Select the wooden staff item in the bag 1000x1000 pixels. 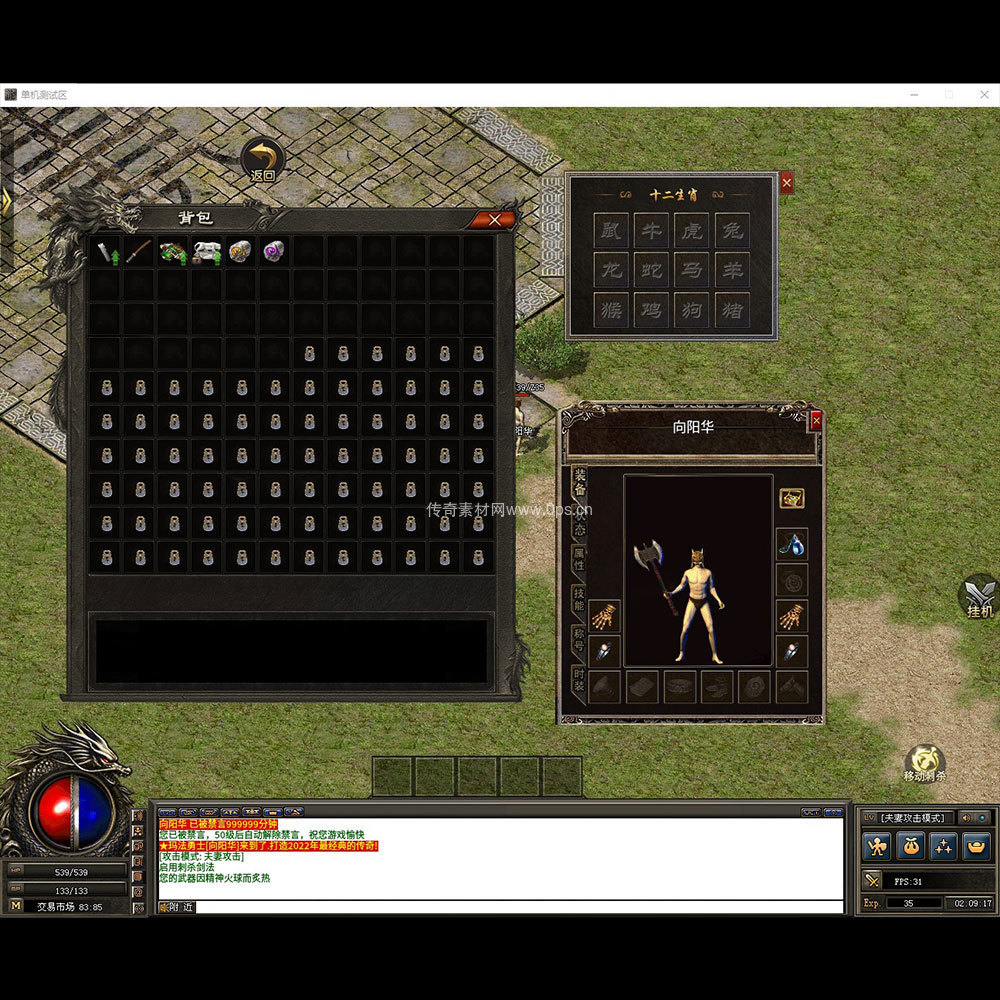[139, 251]
